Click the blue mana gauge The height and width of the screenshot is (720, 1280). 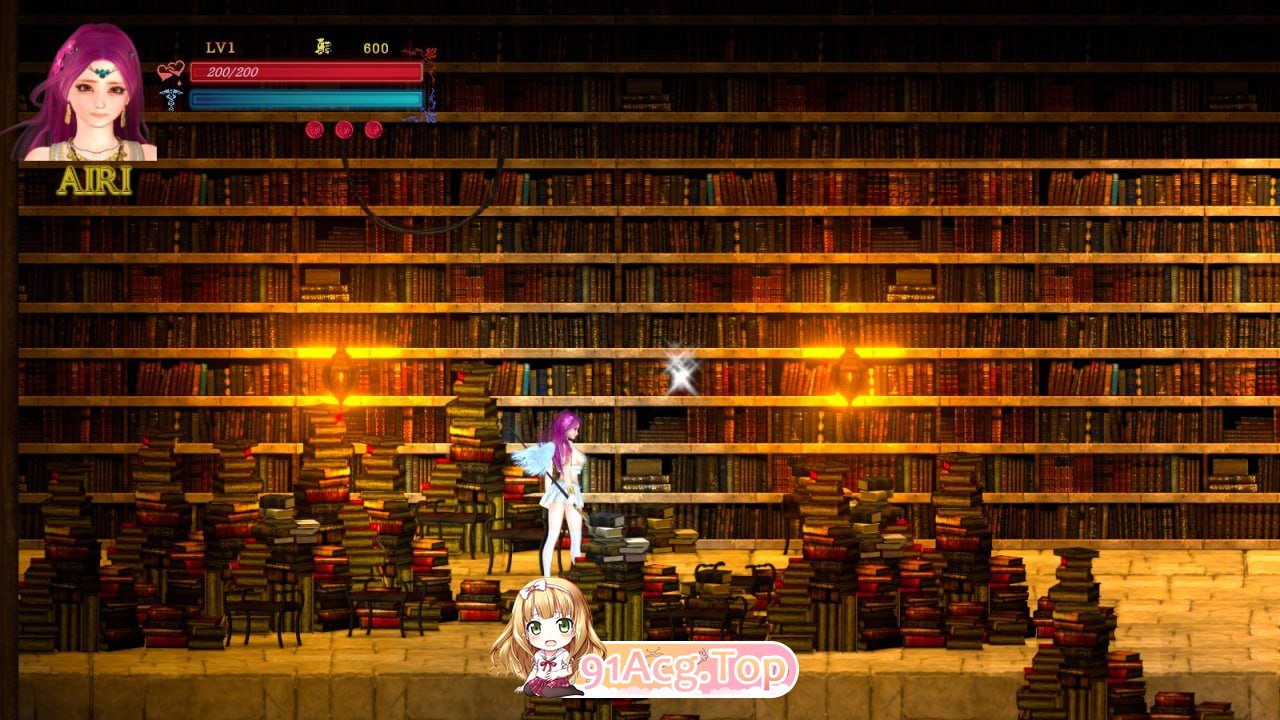click(x=305, y=100)
